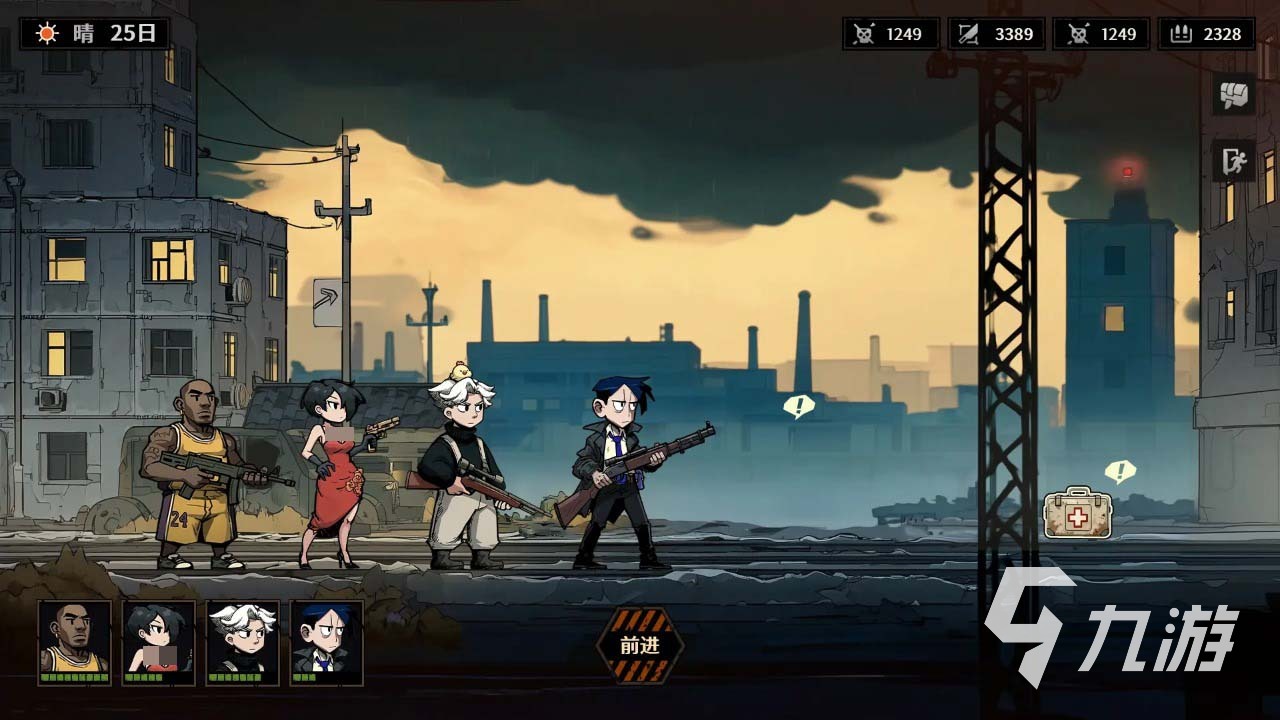Choose the white-haired character portrait
This screenshot has width=1280, height=720.
243,641
